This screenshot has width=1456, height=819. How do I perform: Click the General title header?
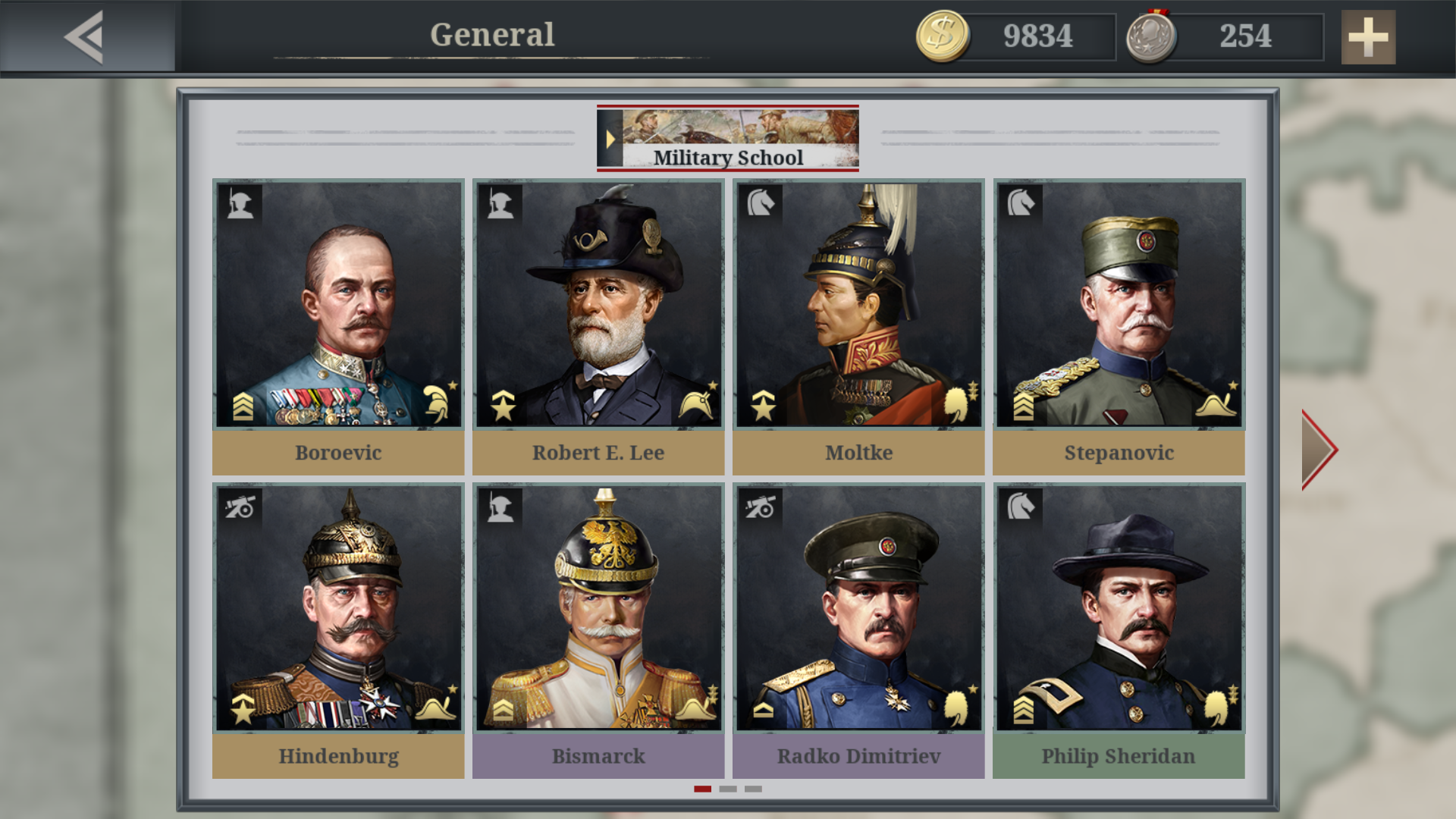(x=491, y=34)
